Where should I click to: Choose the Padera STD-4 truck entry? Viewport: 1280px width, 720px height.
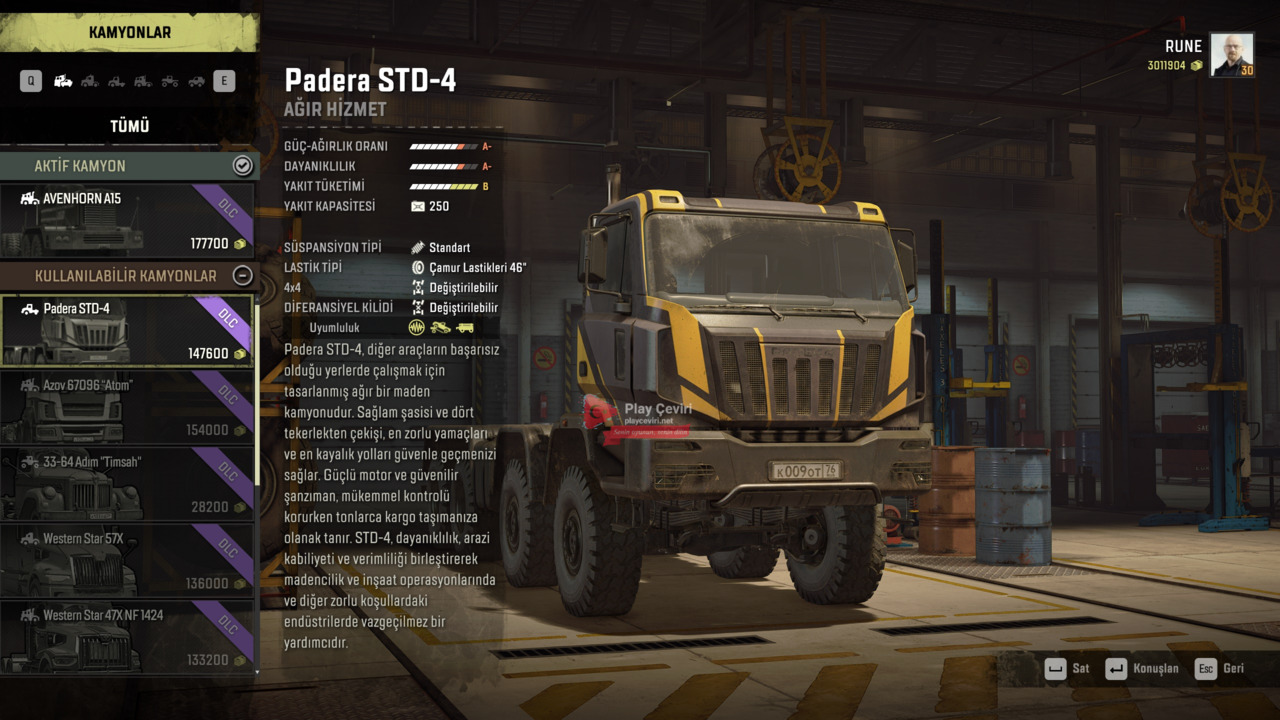(127, 331)
